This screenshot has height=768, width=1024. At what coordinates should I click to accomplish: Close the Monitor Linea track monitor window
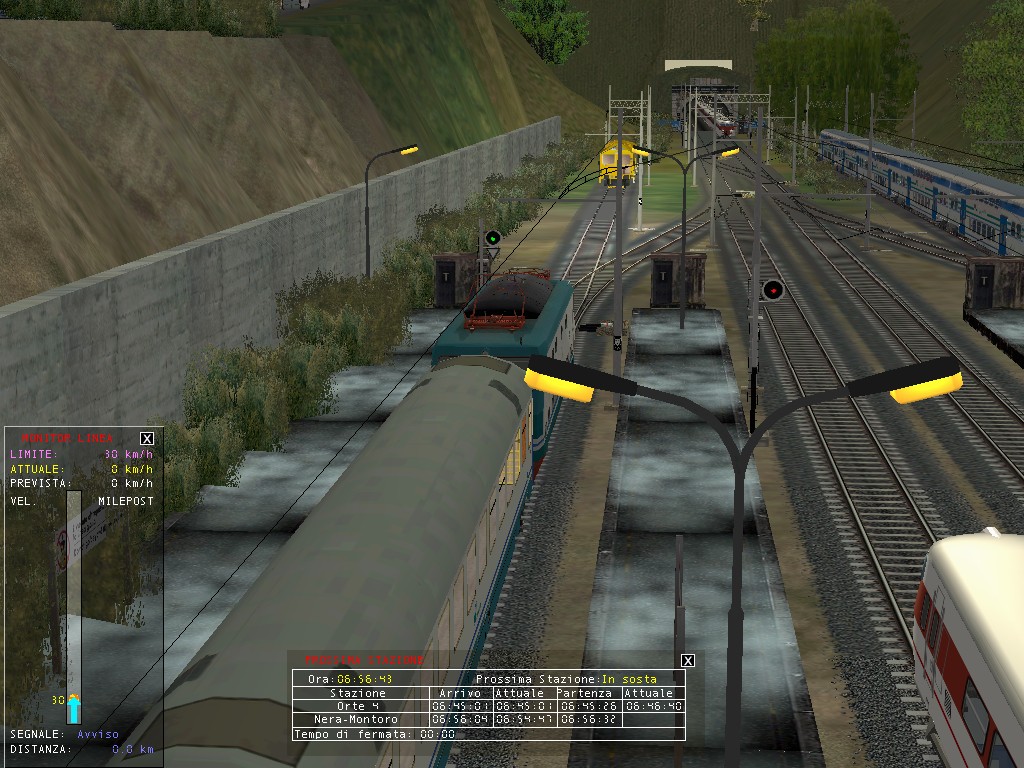(147, 438)
